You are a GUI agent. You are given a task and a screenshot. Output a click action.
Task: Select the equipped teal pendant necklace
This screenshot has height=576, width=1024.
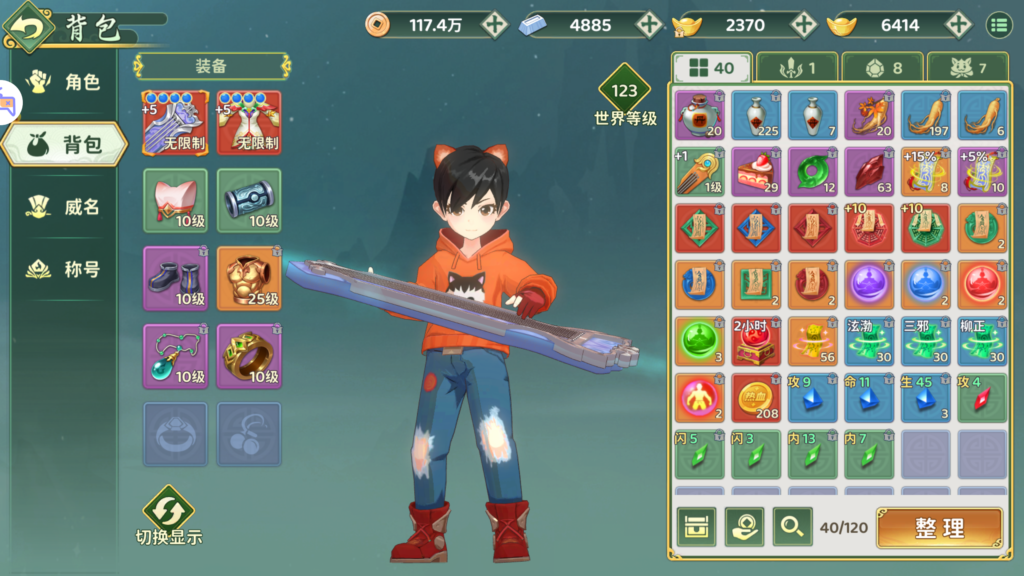(x=175, y=356)
